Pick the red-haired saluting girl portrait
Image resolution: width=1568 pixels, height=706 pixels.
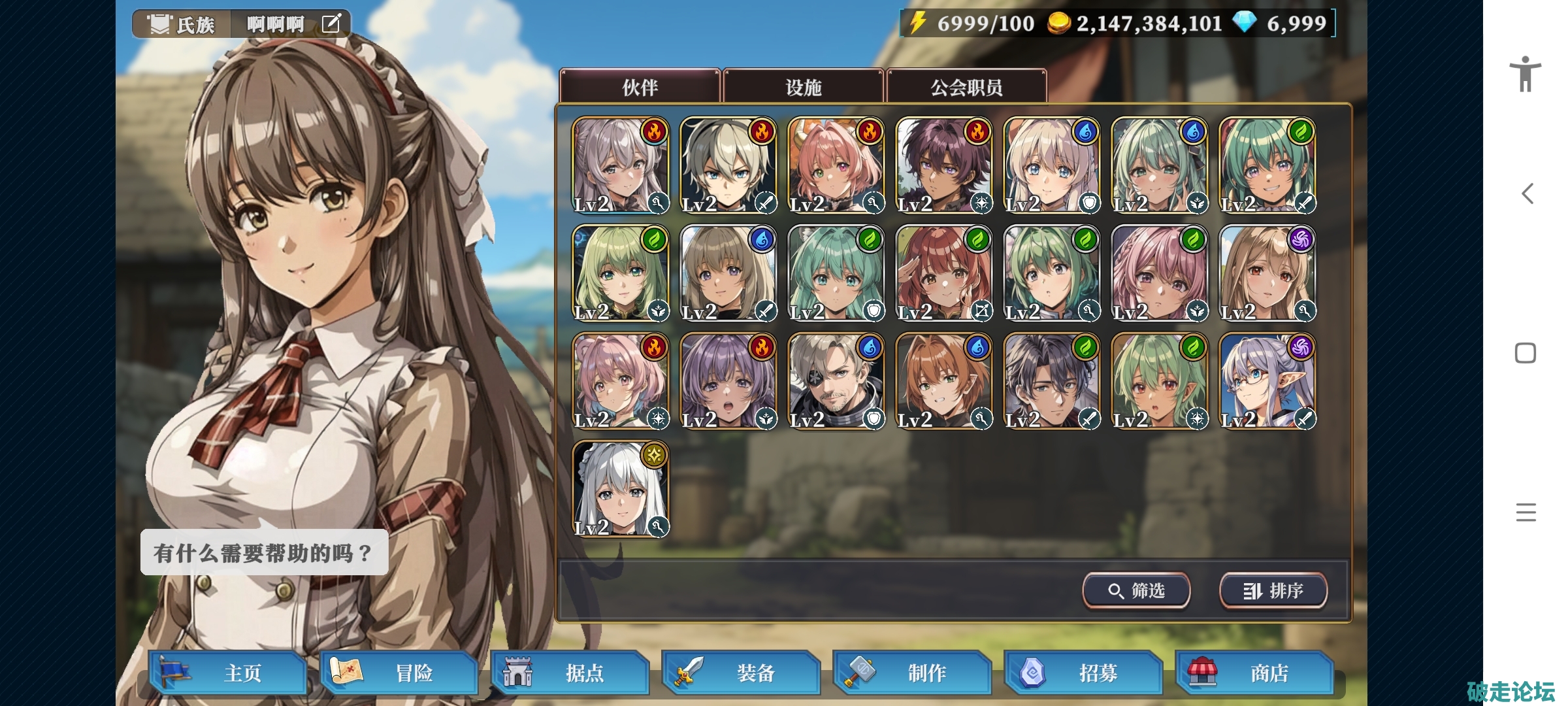tap(943, 273)
